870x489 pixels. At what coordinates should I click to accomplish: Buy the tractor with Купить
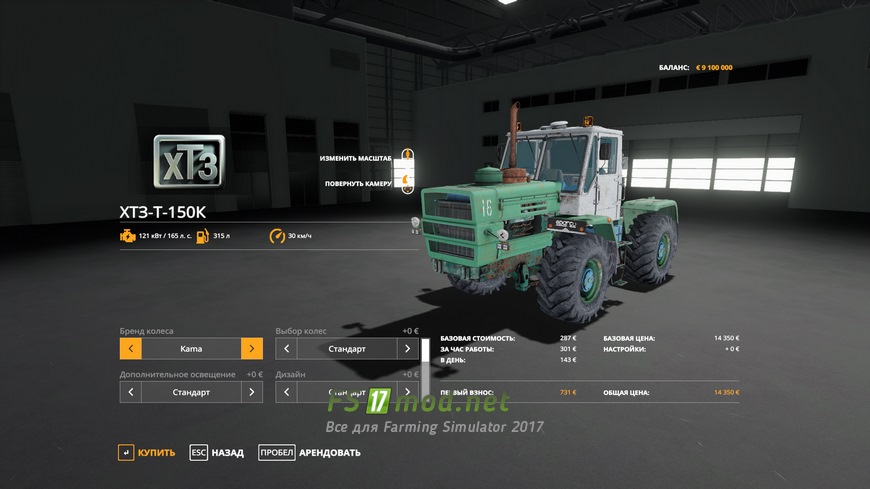coord(146,453)
